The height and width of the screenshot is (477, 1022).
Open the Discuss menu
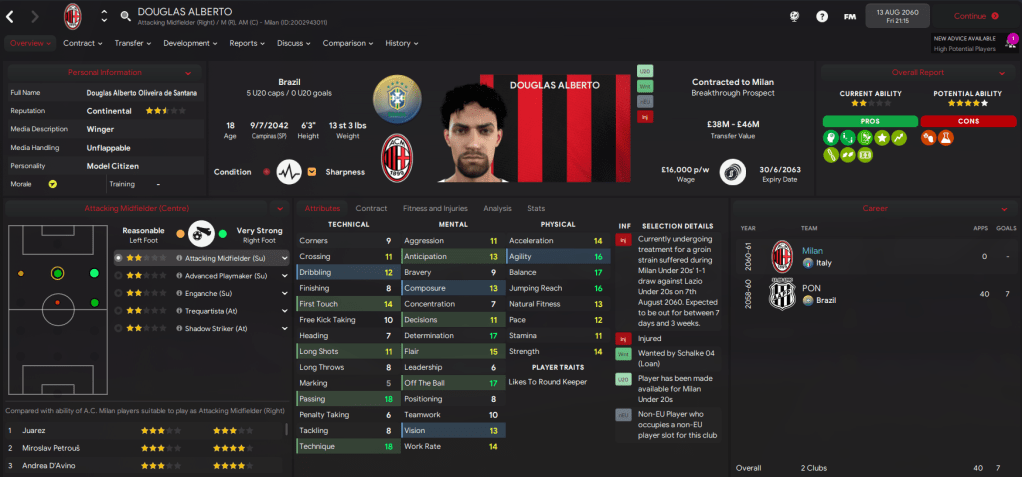click(x=294, y=43)
